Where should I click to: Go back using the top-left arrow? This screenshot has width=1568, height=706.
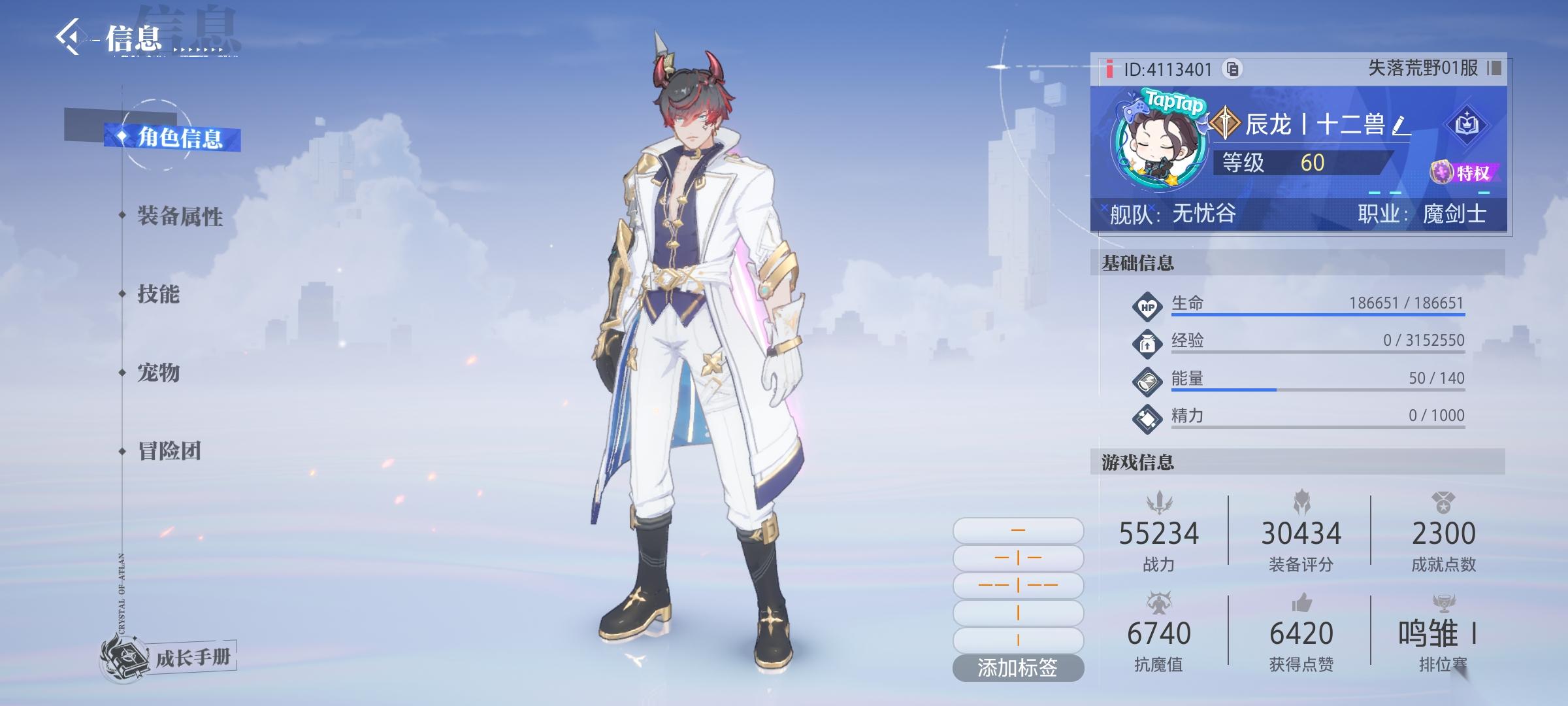69,37
